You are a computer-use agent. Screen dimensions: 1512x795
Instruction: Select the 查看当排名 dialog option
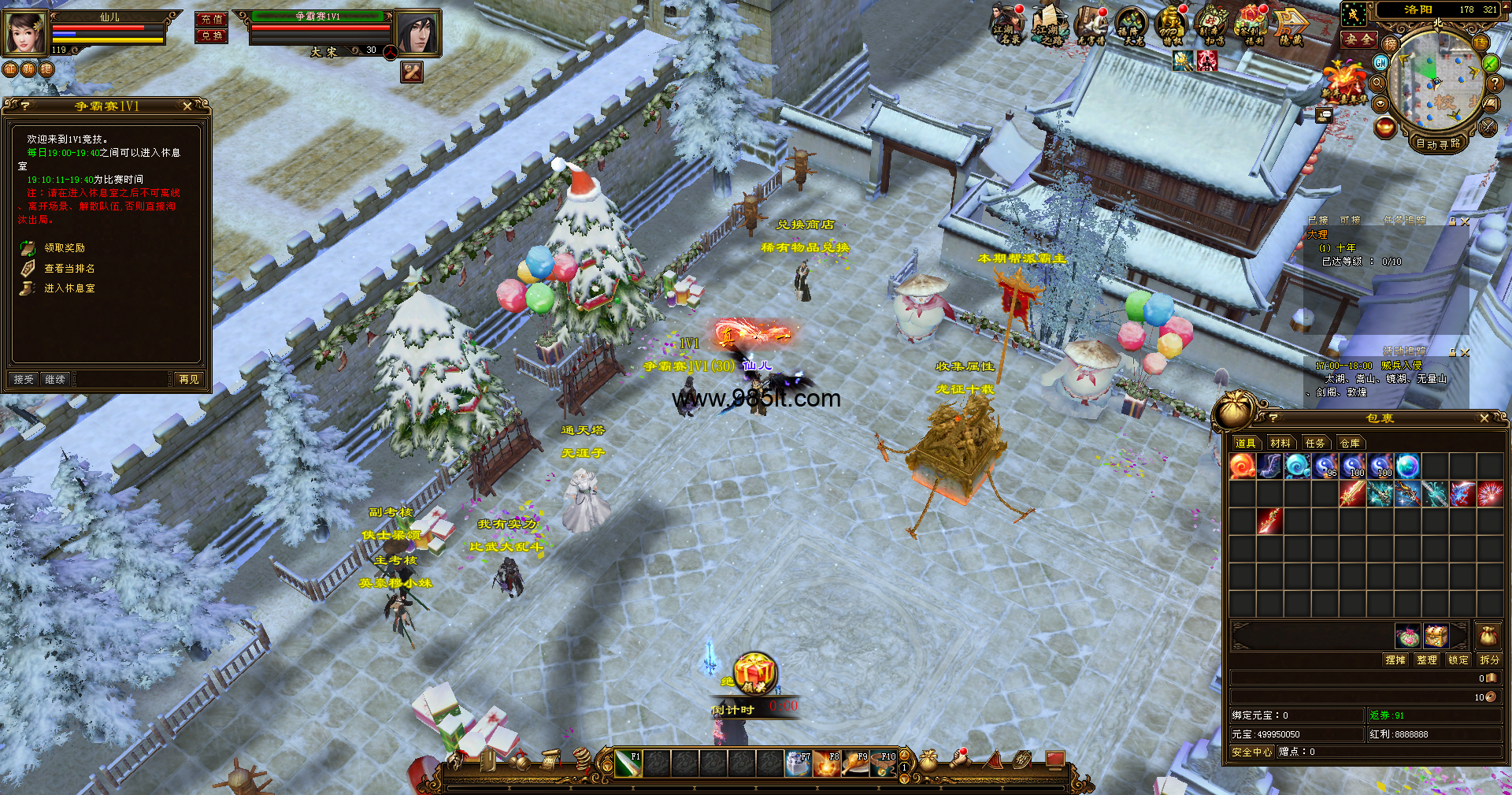coord(69,269)
